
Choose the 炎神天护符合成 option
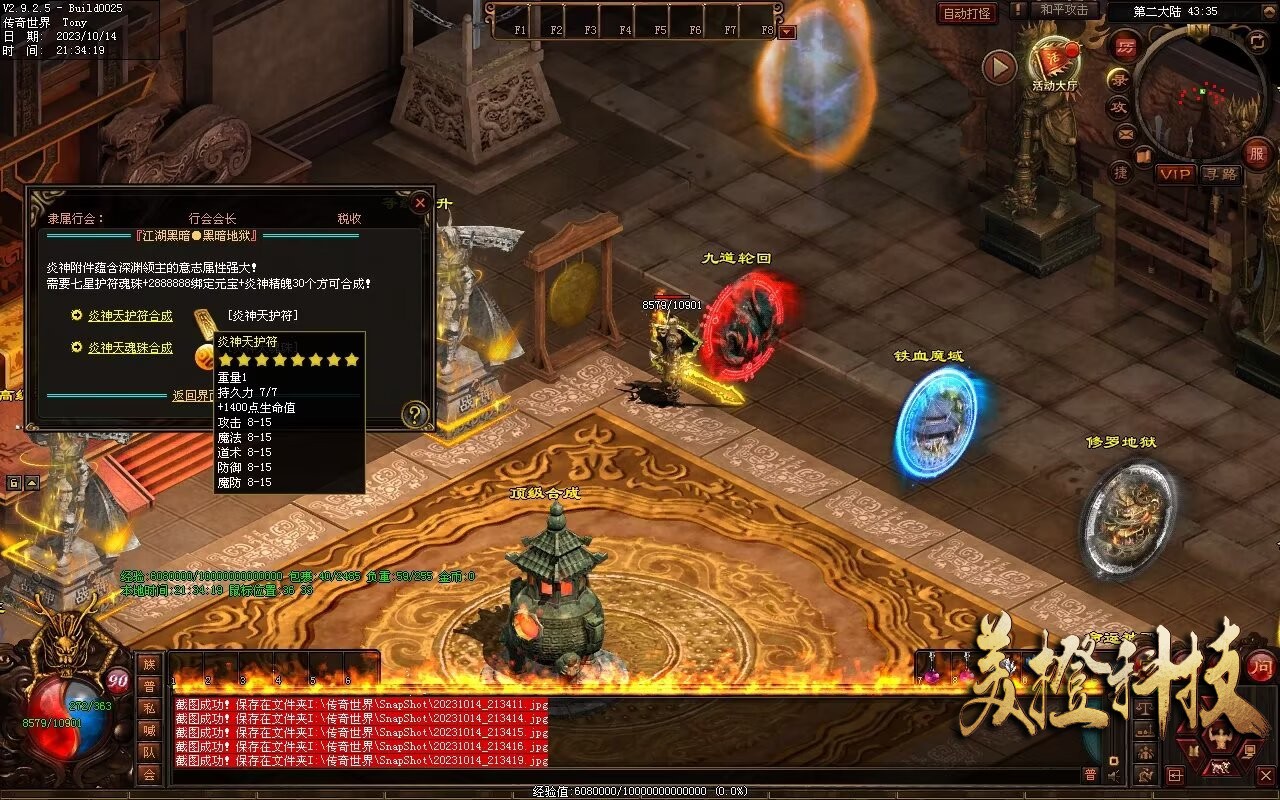130,316
